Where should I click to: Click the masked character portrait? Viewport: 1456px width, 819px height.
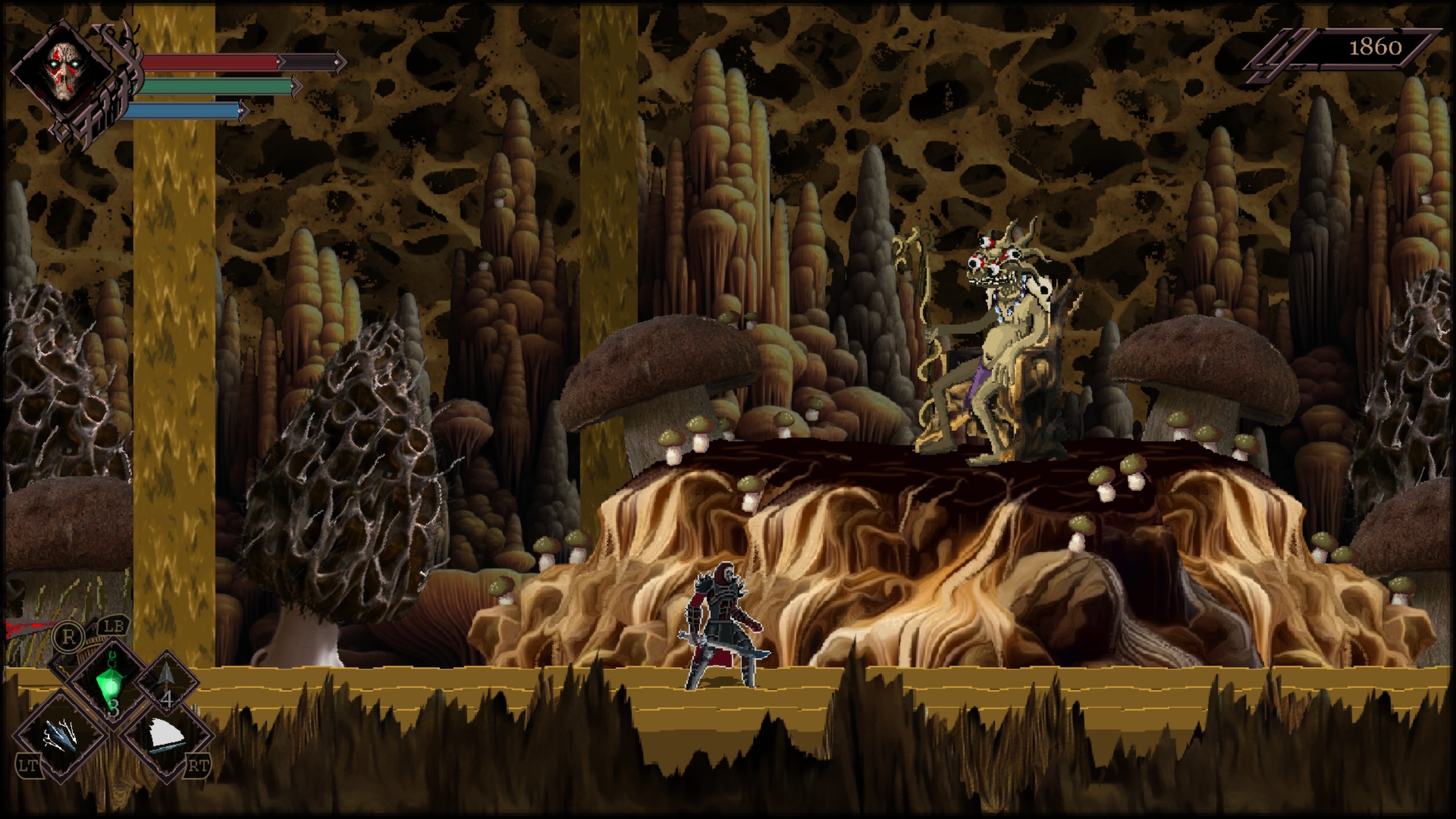64,71
